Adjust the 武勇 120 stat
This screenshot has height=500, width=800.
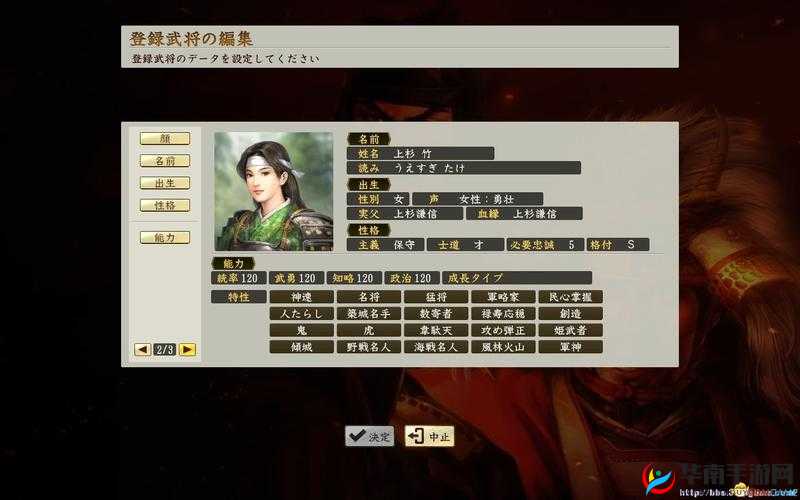(x=296, y=278)
